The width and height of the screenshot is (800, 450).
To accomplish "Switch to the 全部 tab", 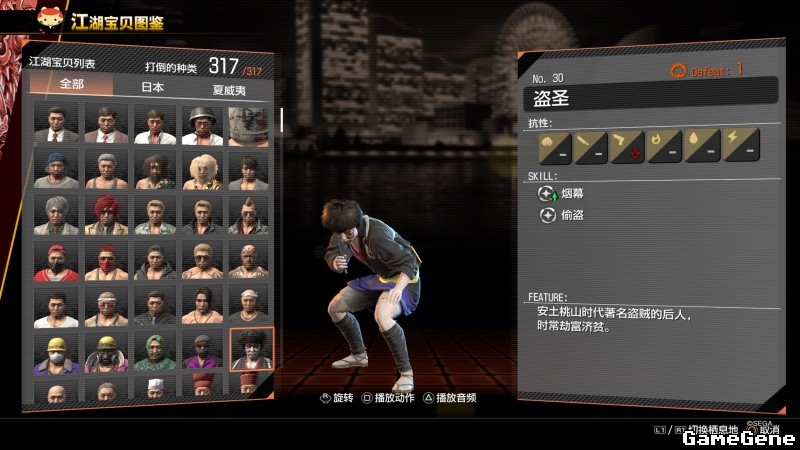I will tap(70, 87).
